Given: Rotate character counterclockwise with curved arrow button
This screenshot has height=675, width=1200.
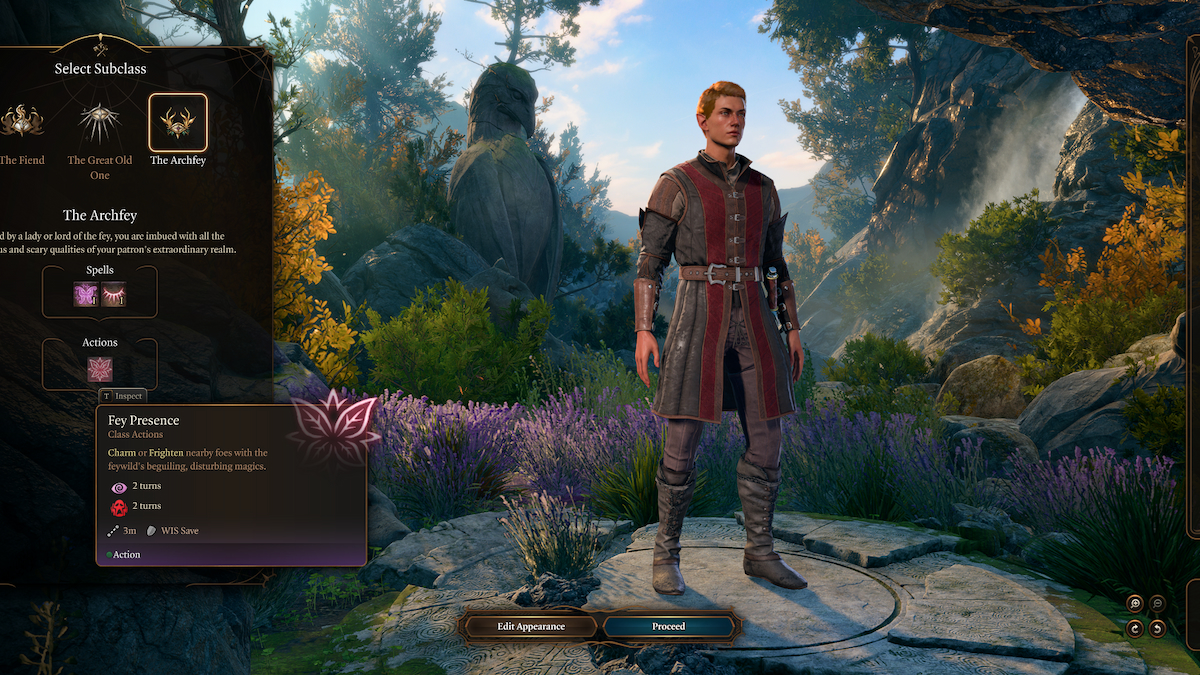Looking at the screenshot, I should [1157, 628].
